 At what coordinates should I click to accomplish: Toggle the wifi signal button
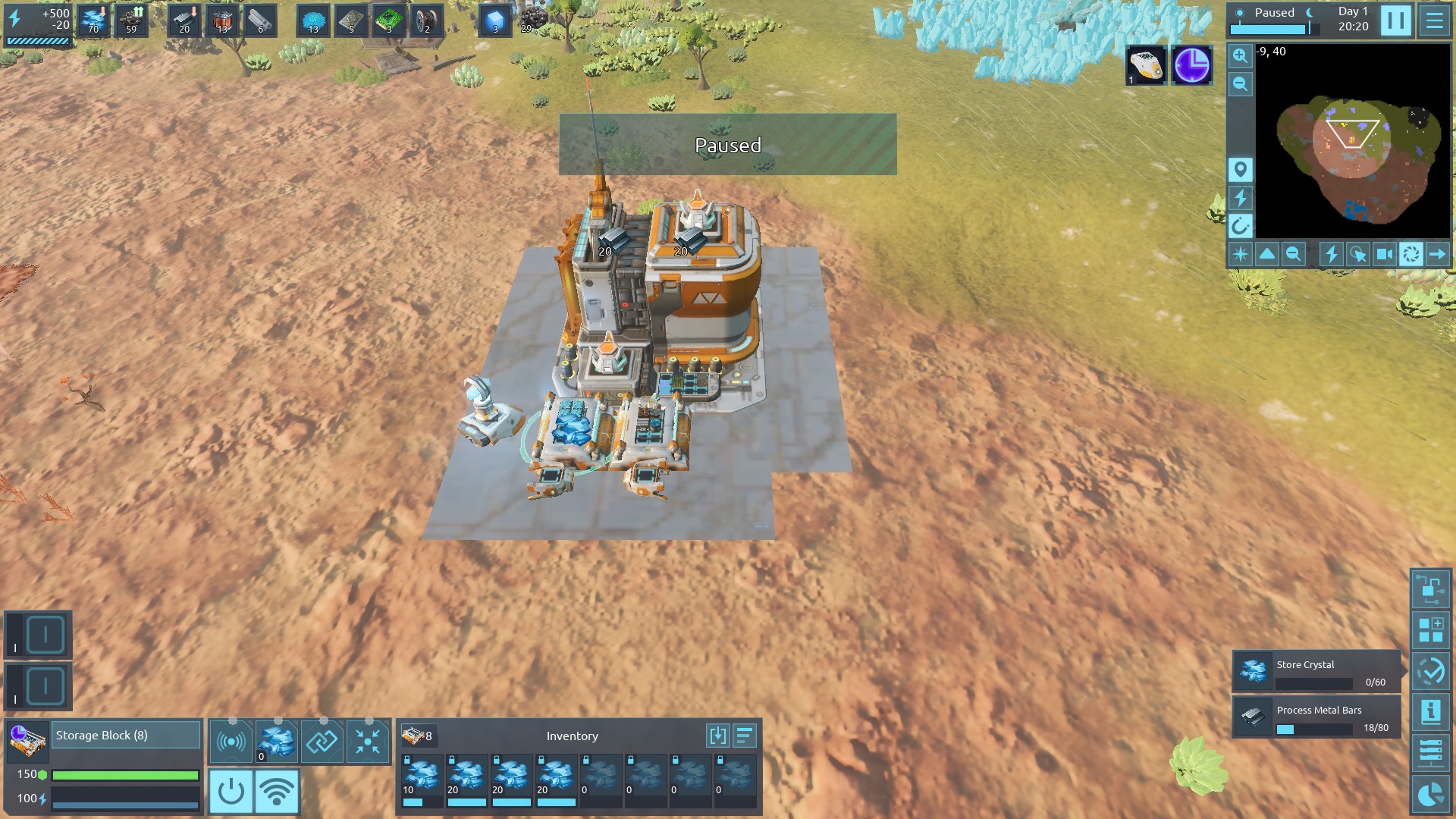point(277,792)
